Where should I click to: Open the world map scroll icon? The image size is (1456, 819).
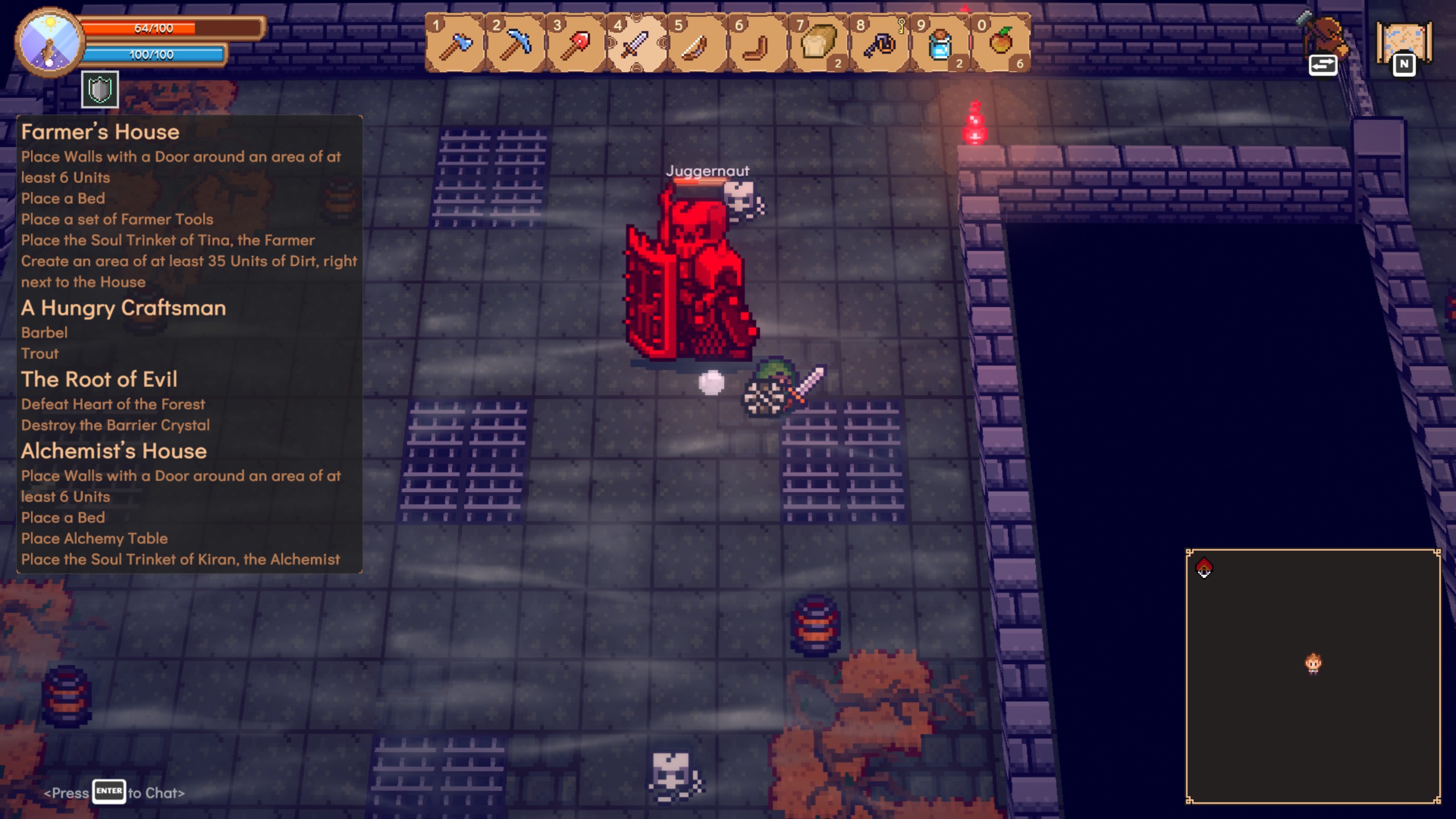[x=1404, y=44]
